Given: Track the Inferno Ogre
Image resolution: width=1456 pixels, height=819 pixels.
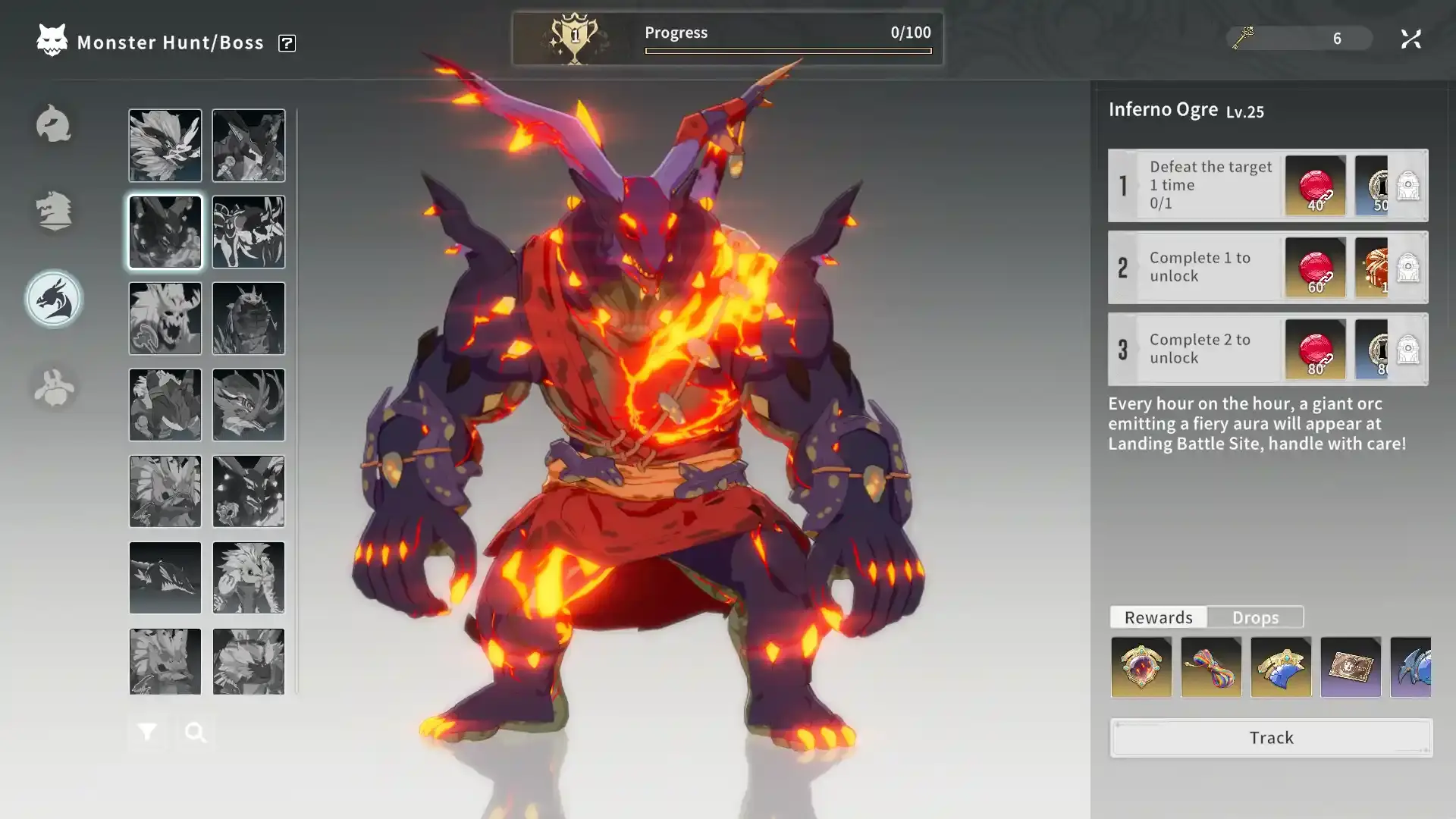Looking at the screenshot, I should (1271, 738).
